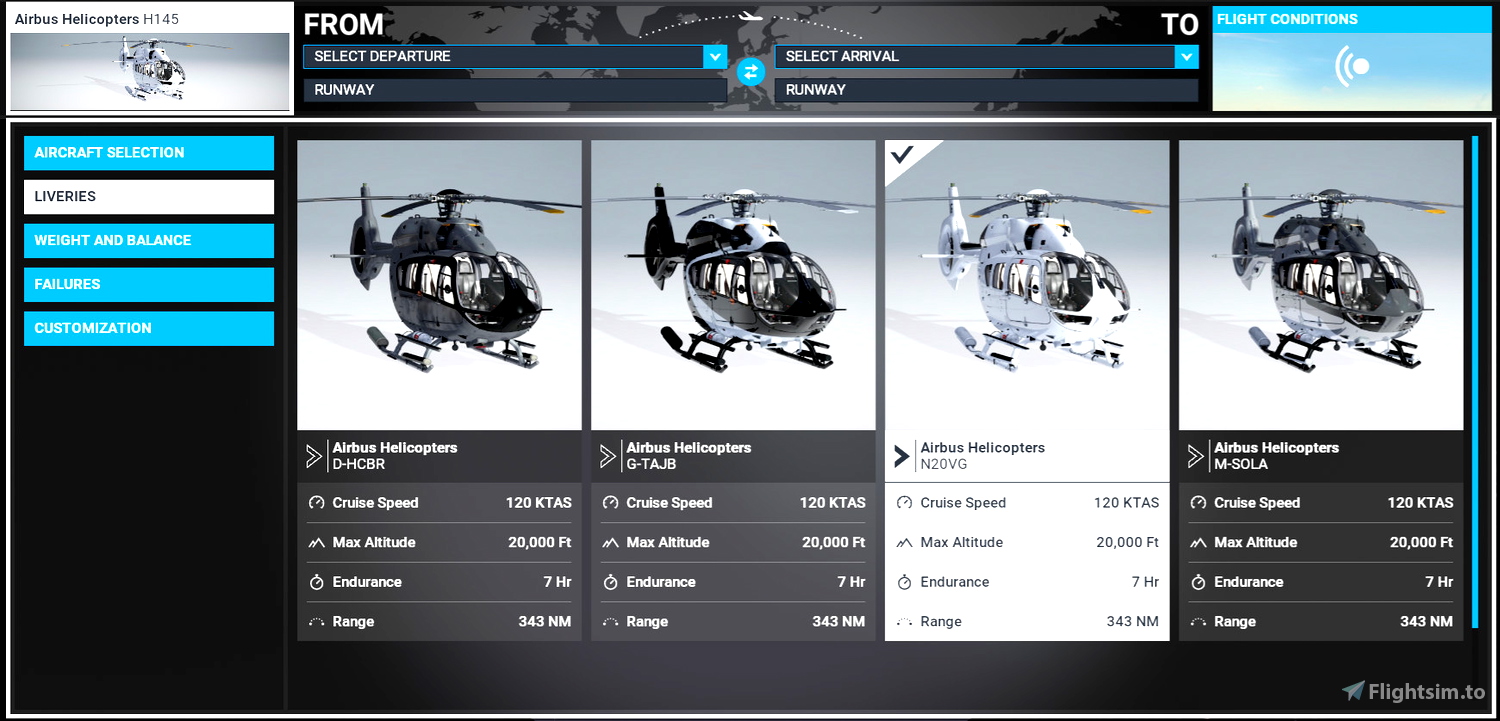Select the M-SOLA livery card

[1320, 284]
